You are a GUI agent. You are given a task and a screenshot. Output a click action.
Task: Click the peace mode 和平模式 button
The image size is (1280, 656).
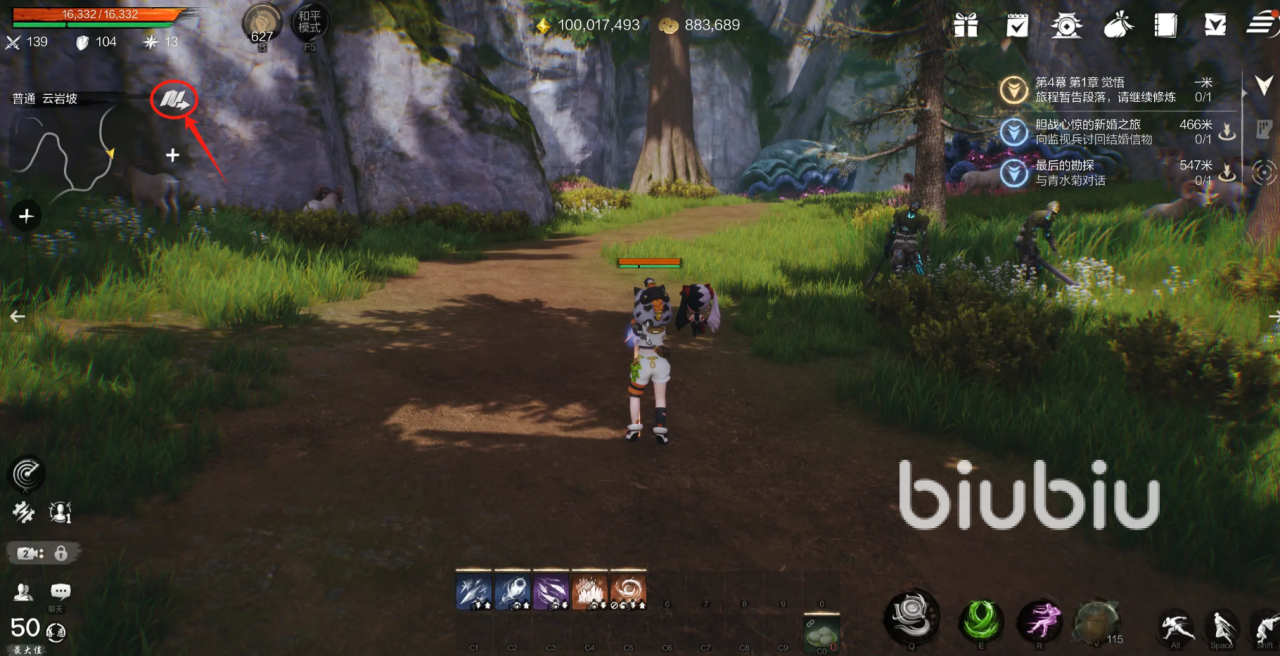point(309,22)
